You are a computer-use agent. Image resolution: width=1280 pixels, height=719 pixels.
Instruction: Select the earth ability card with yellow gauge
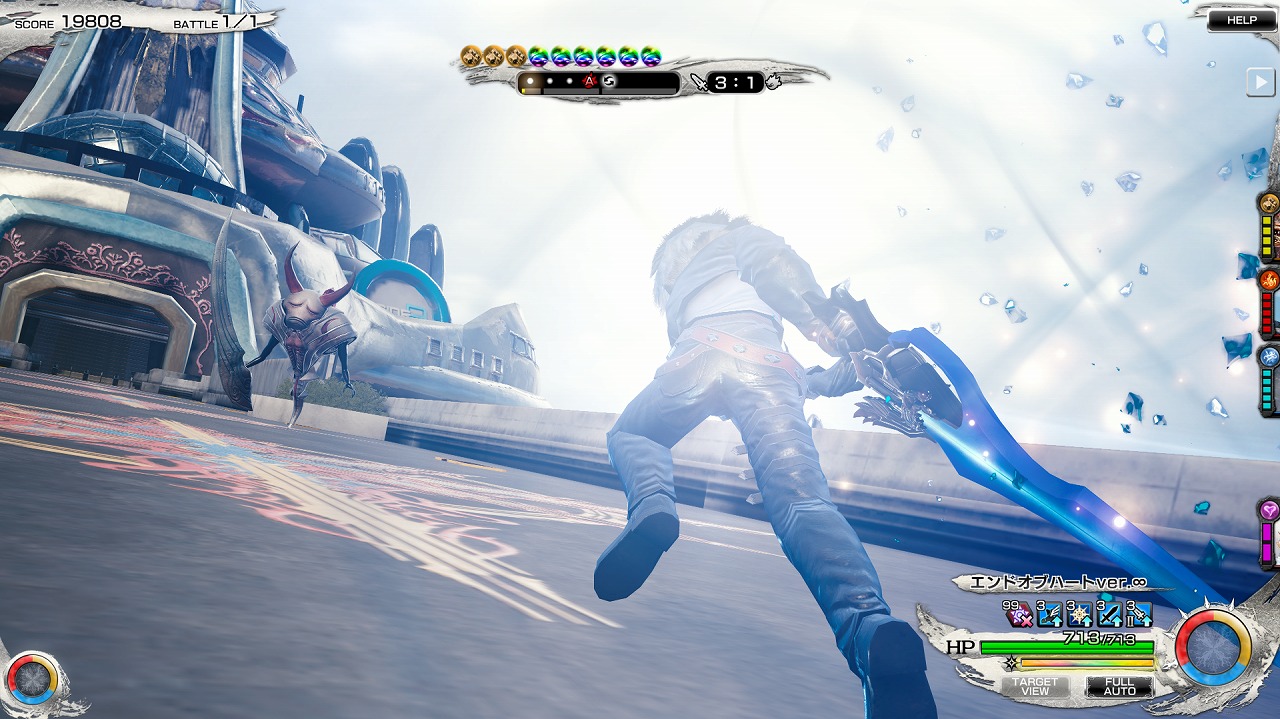(1269, 226)
